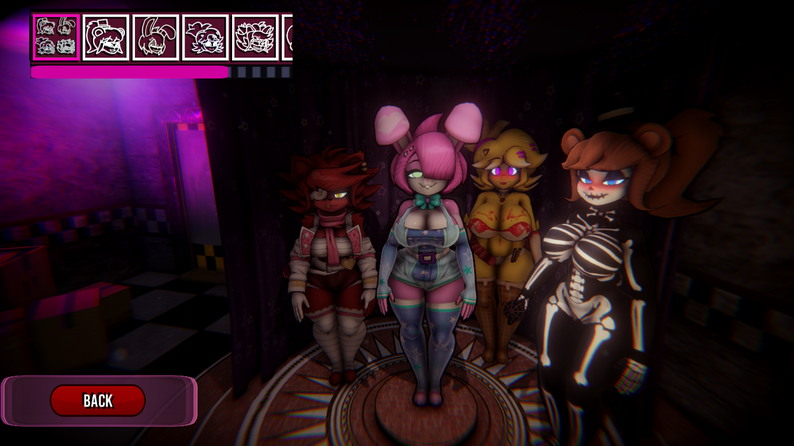794x446 pixels.
Task: Click the pink thumbnail strip scrollbar
Action: 130,72
